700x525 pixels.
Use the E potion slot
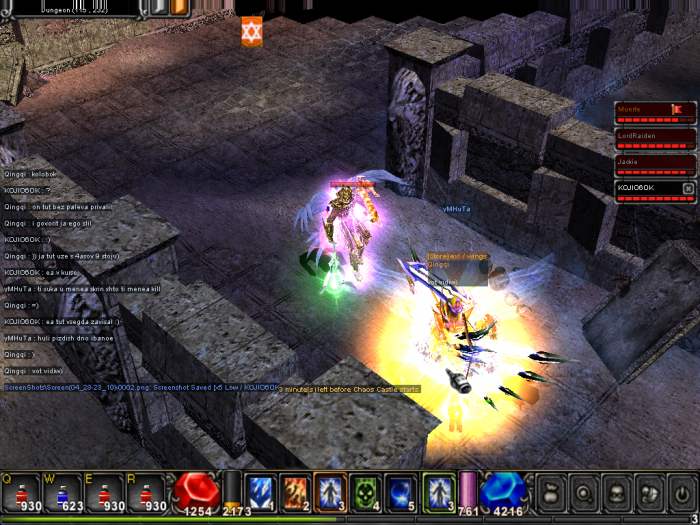(x=106, y=493)
